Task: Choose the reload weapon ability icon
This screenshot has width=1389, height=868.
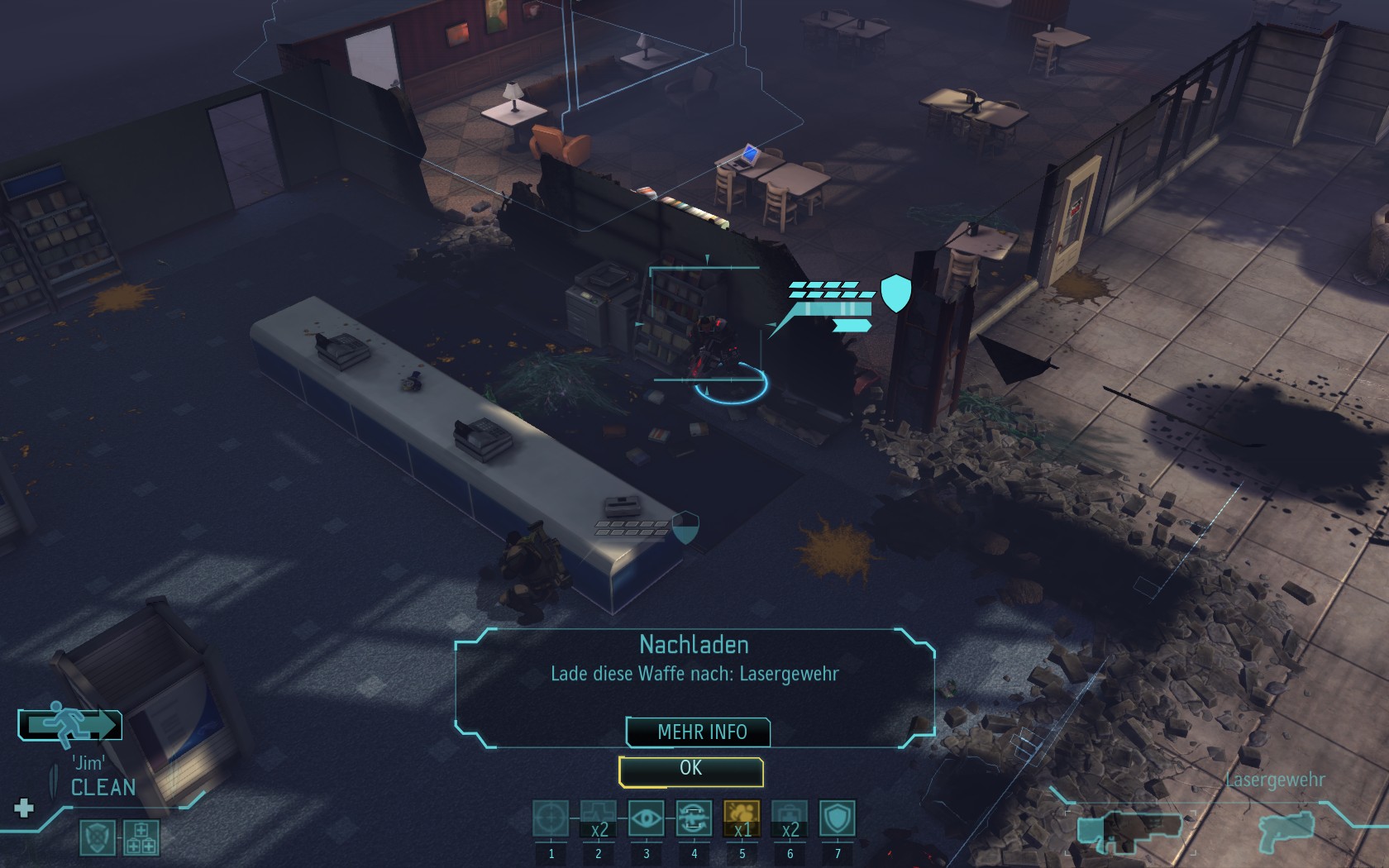Action: click(x=694, y=819)
